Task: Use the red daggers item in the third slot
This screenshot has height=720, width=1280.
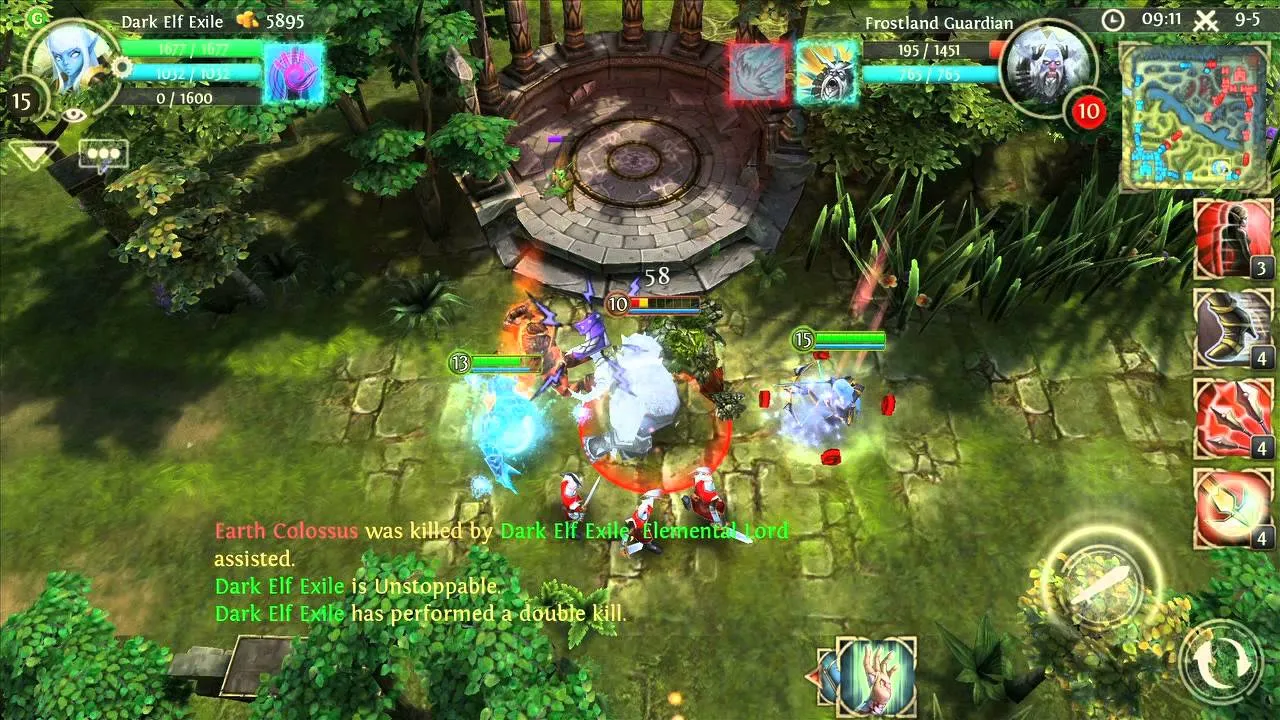Action: tap(1232, 415)
